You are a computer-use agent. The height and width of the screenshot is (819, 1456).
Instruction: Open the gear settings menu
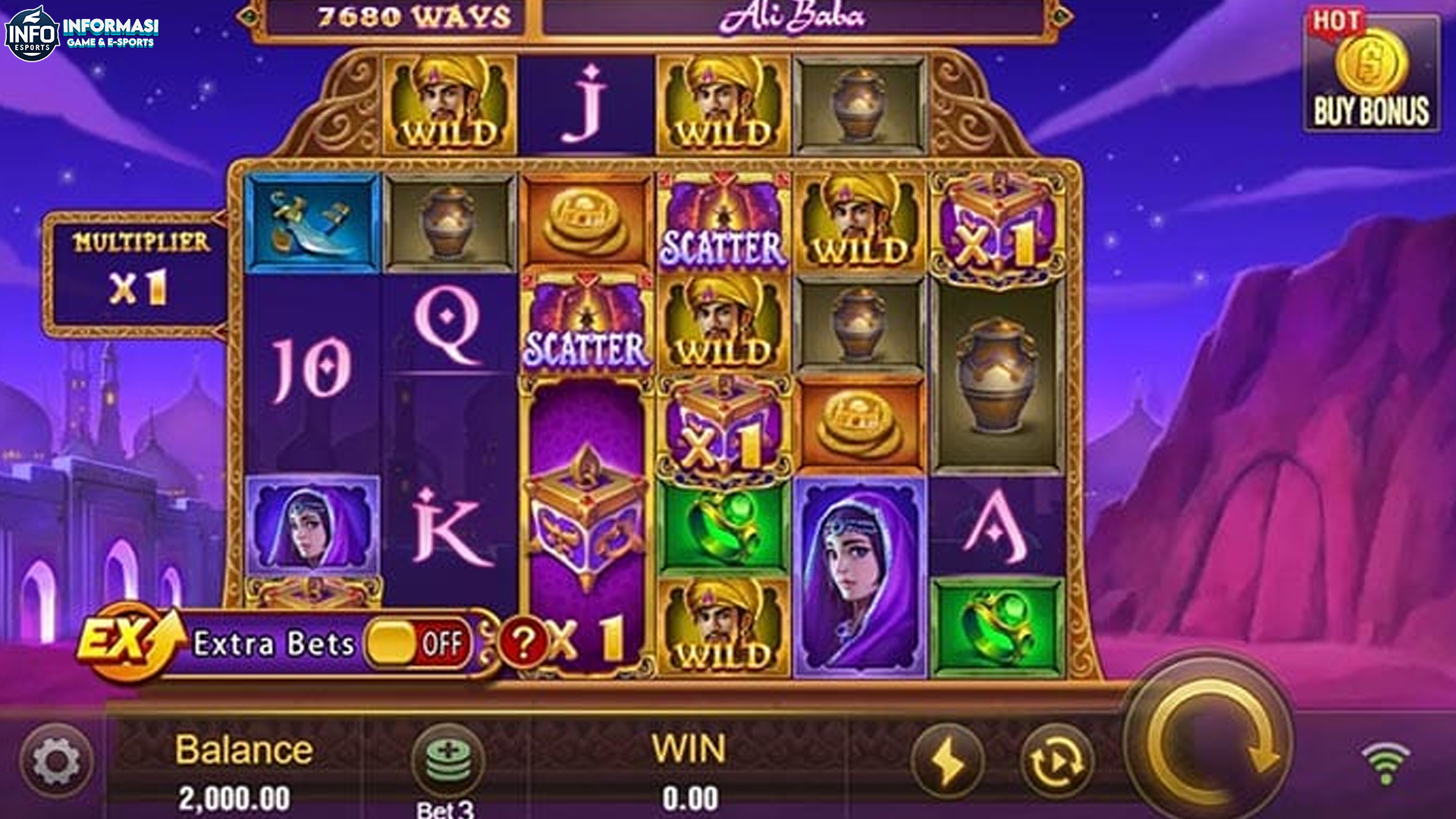pyautogui.click(x=57, y=761)
